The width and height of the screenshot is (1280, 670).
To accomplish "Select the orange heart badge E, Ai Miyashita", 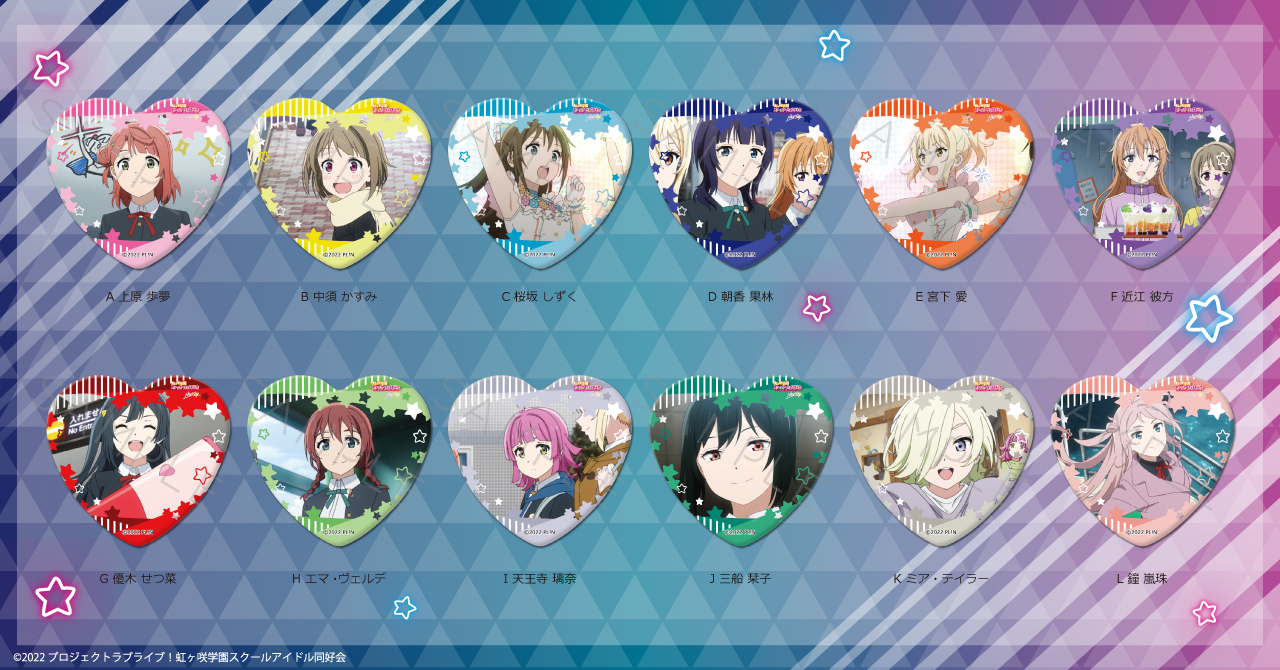I will pos(941,180).
